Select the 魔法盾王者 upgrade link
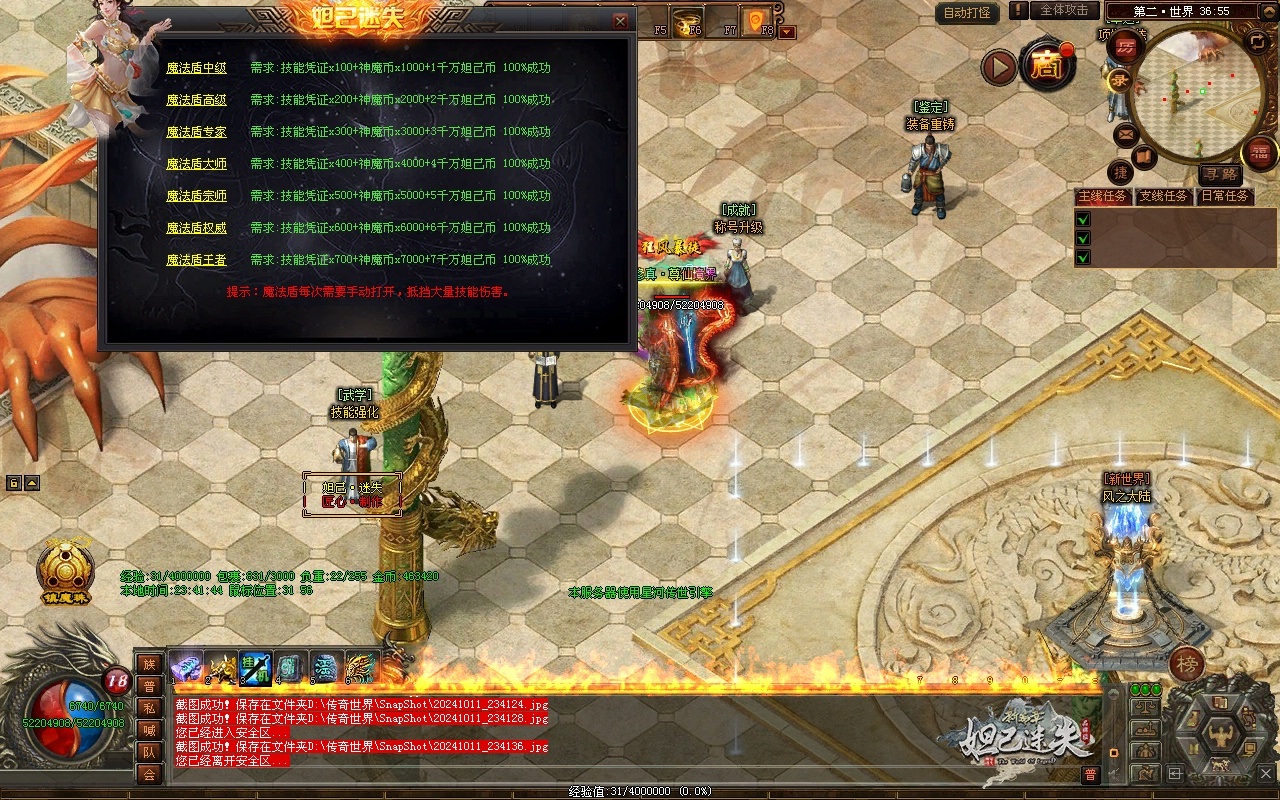The width and height of the screenshot is (1280, 800). coord(196,260)
